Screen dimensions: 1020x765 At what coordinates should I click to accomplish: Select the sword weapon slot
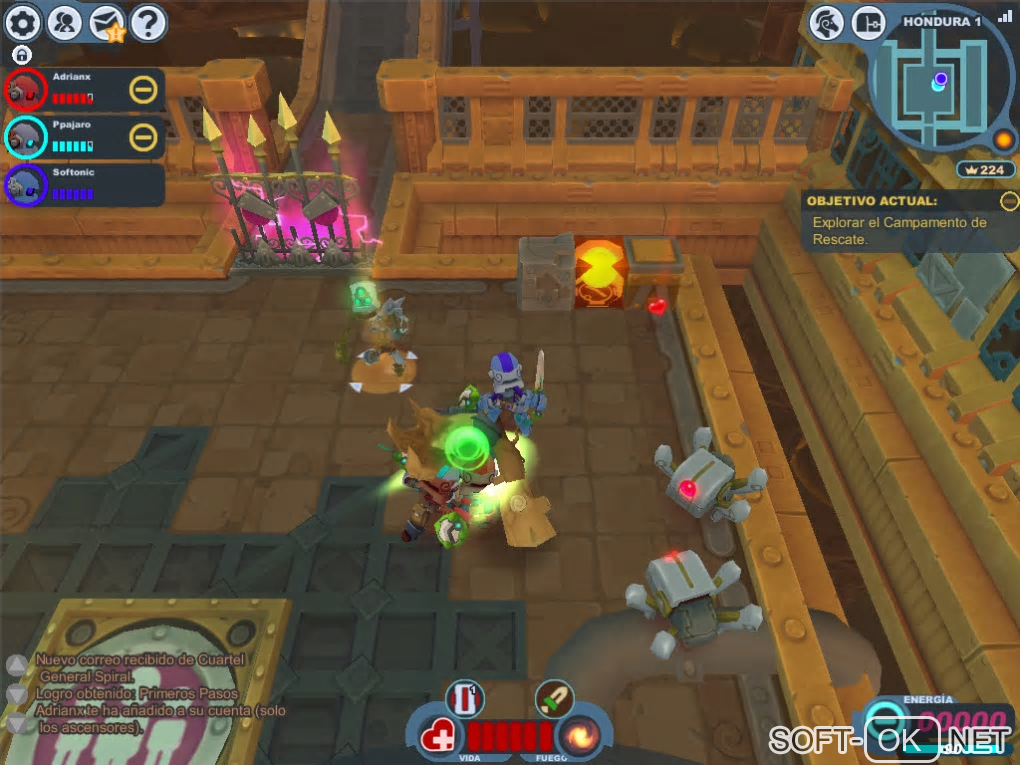553,698
